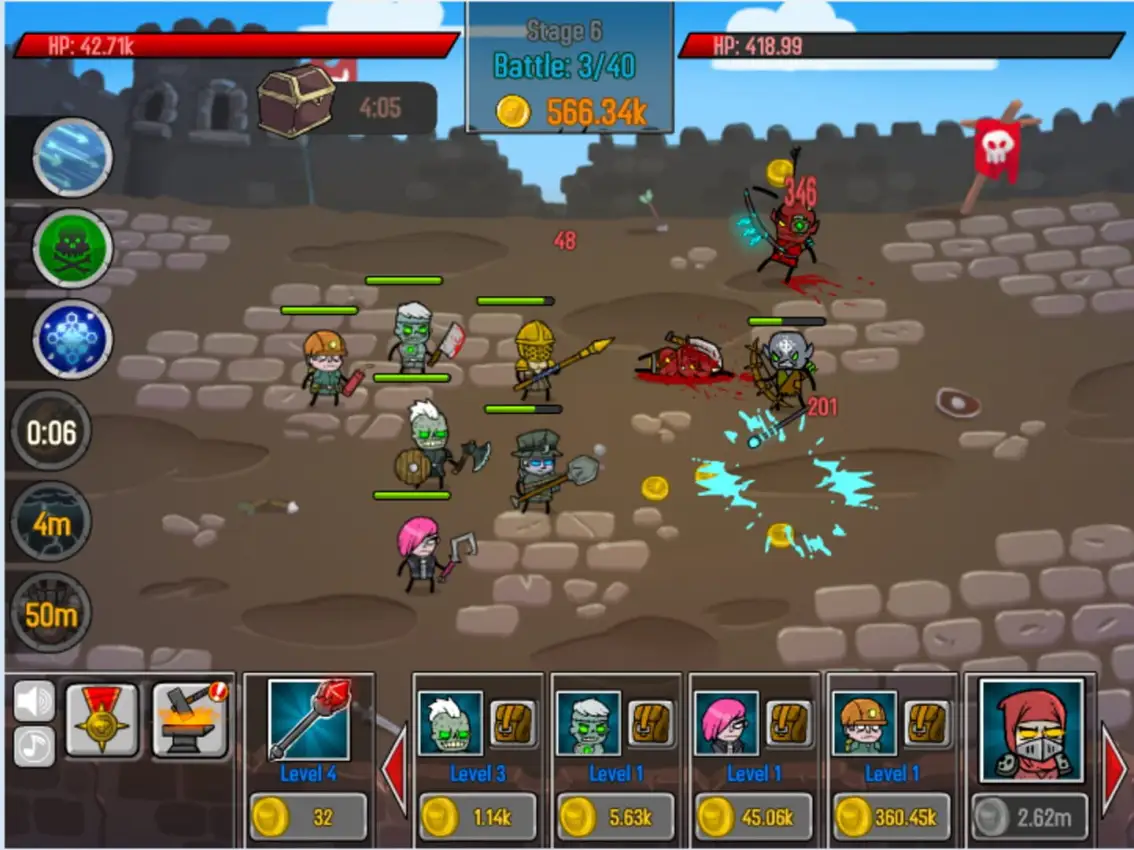Viewport: 1134px width, 850px height.
Task: Select the ruby staff weapon portrait
Action: [309, 720]
